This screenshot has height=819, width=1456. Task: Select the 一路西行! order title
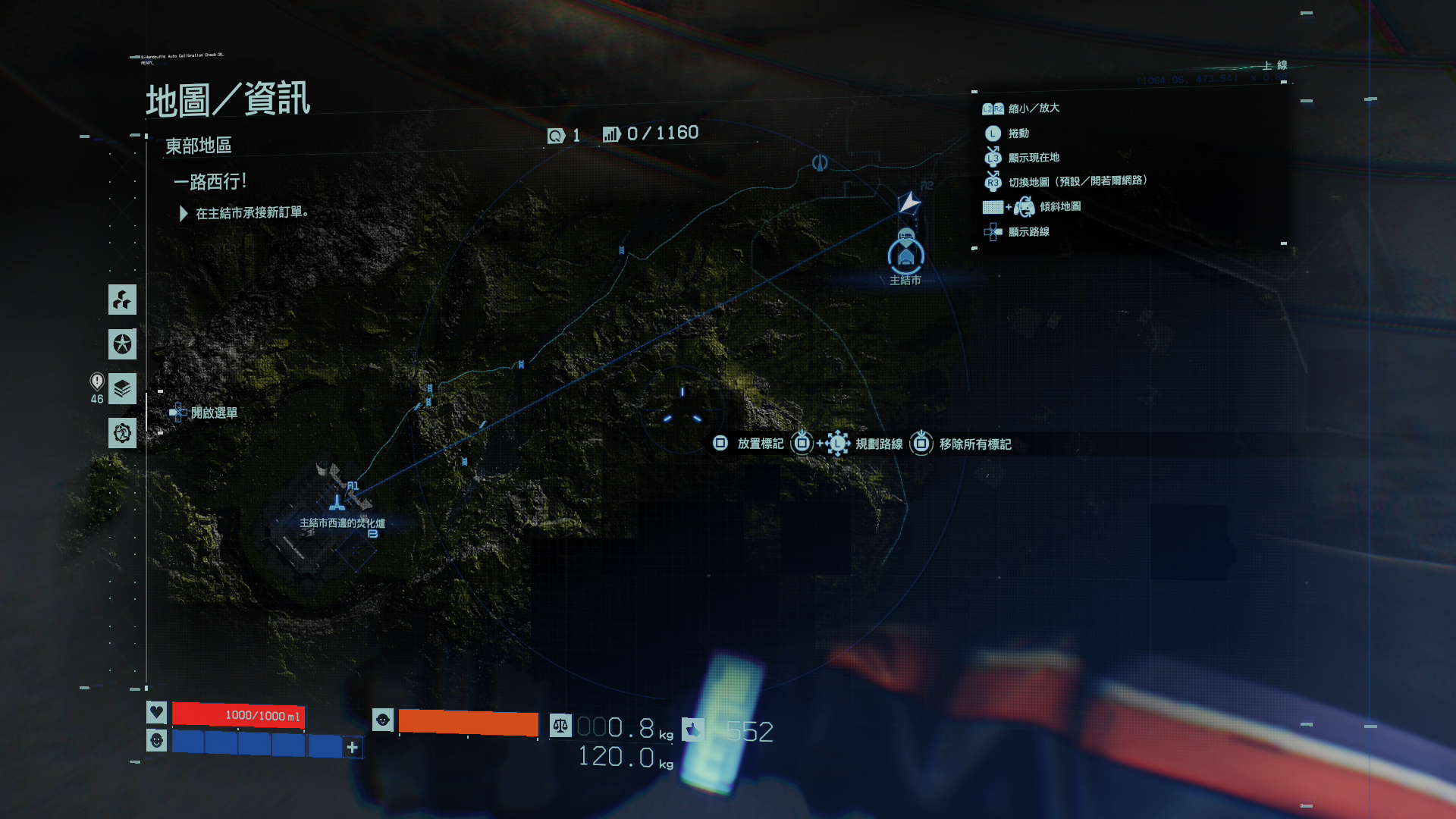pyautogui.click(x=210, y=182)
